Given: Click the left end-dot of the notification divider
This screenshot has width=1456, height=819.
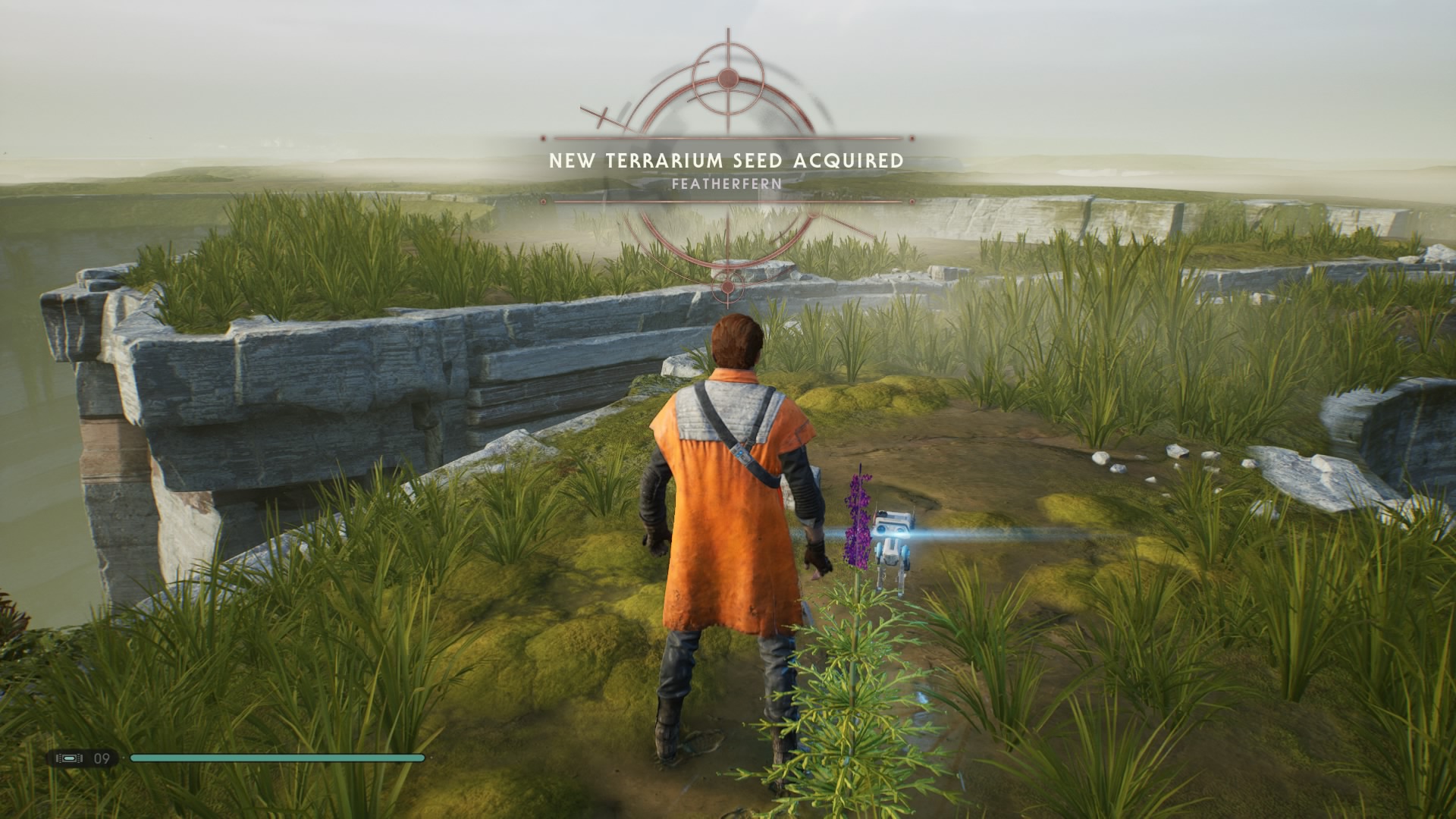Looking at the screenshot, I should point(543,139).
